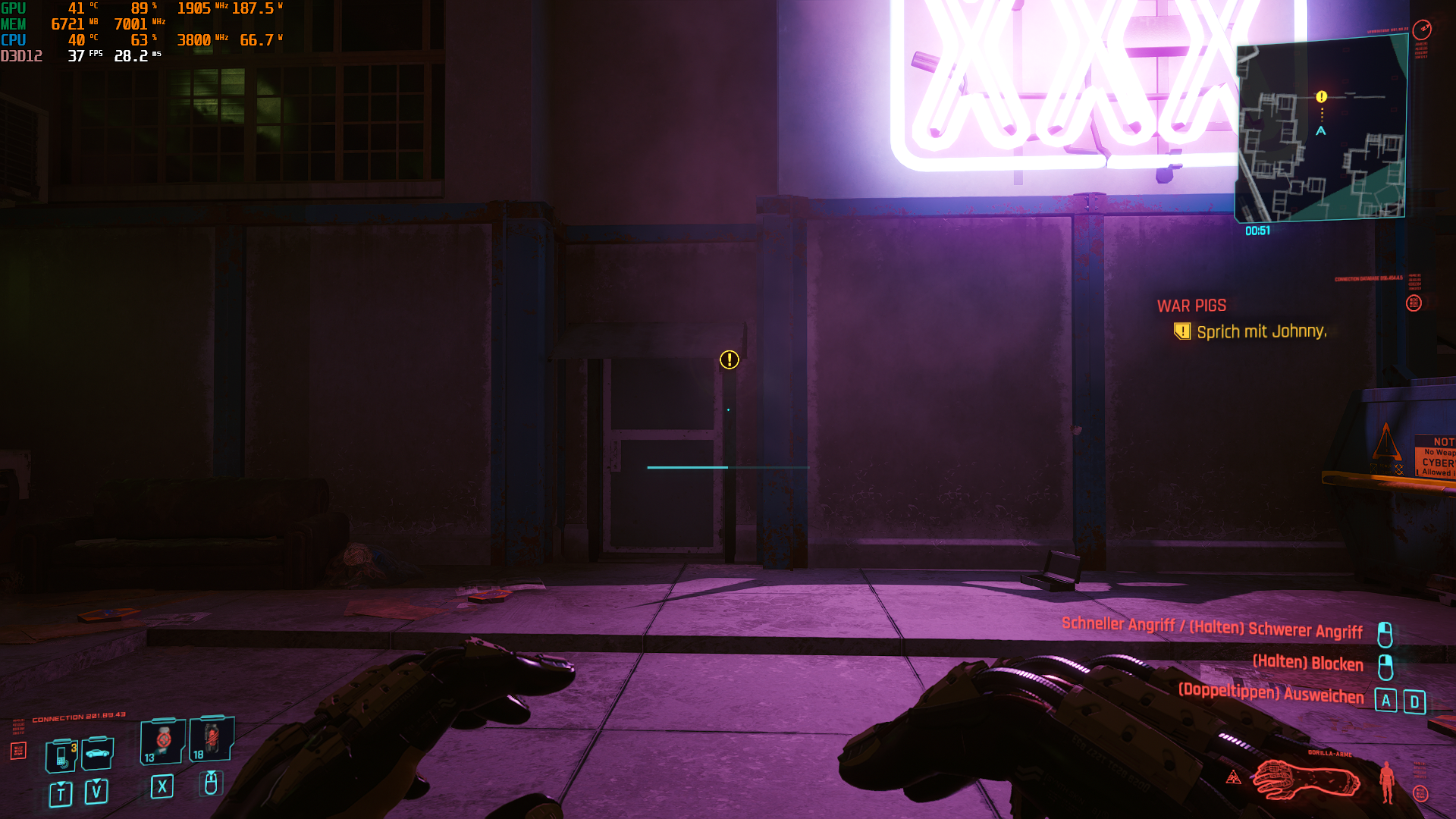Select the inhaler consumable showing 18 charges
Image resolution: width=1456 pixels, height=819 pixels.
click(x=211, y=739)
